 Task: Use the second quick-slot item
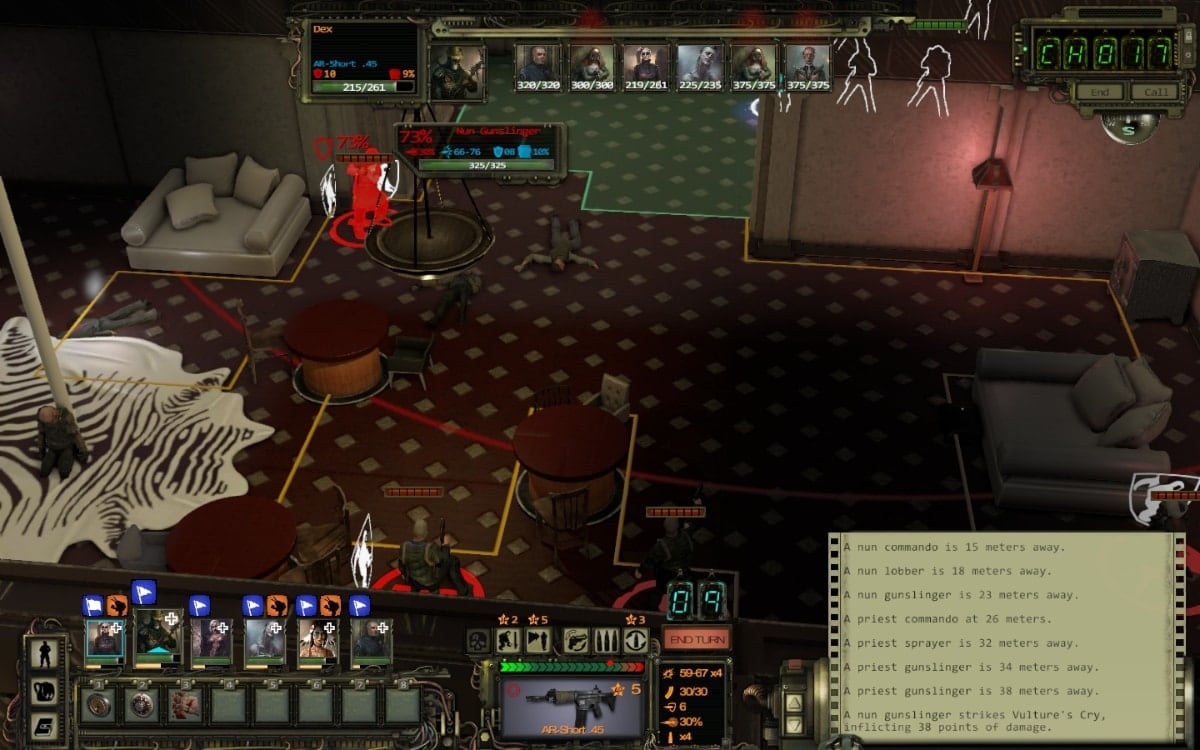142,704
